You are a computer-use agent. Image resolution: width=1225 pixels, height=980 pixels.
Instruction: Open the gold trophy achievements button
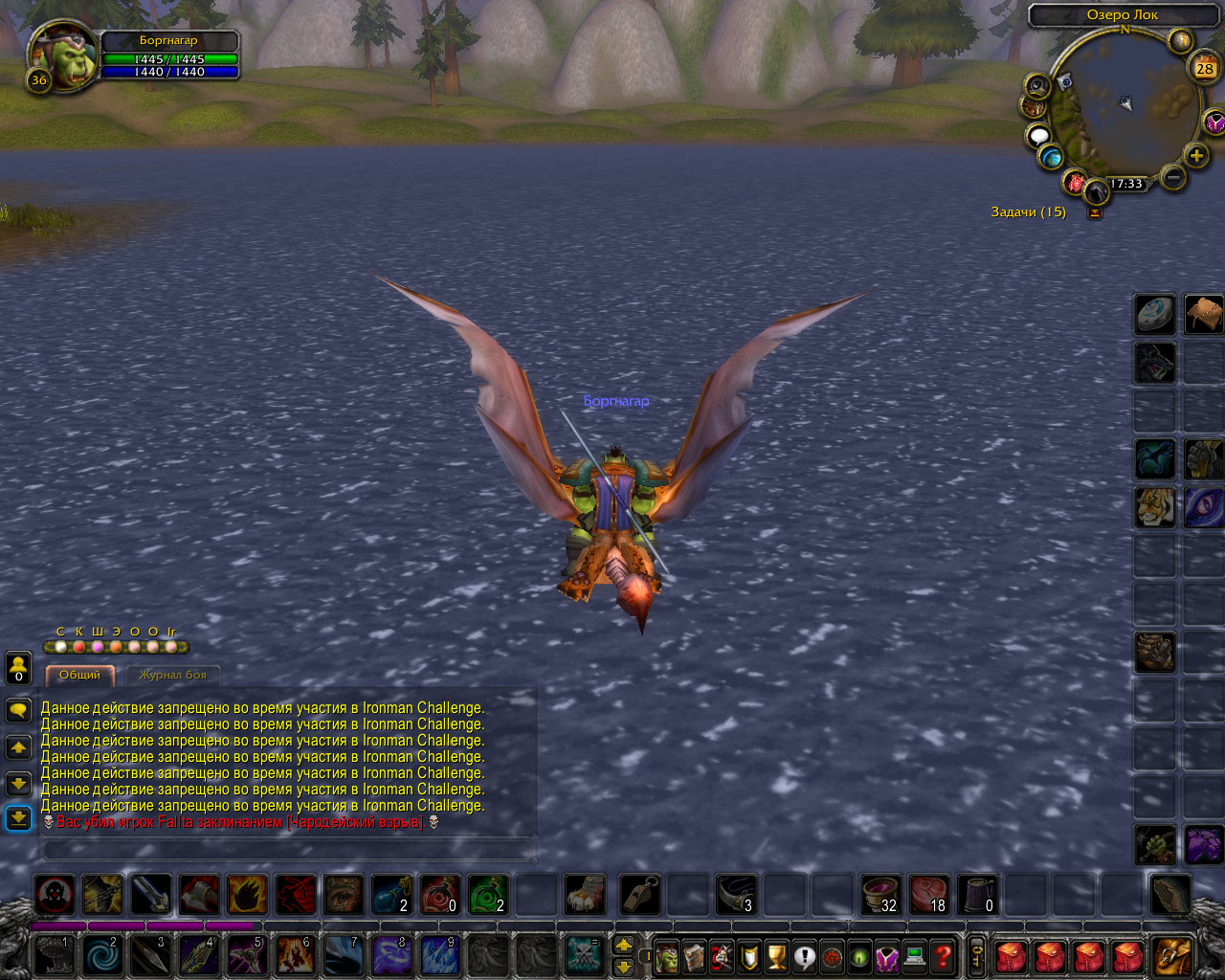coord(777,955)
